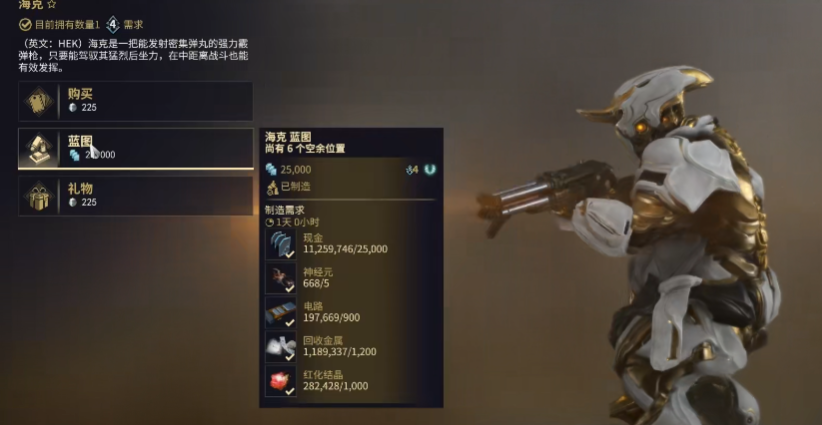Screen dimensions: 822x425
Task: Toggle the favorite star beside 海克
Action: point(51,5)
